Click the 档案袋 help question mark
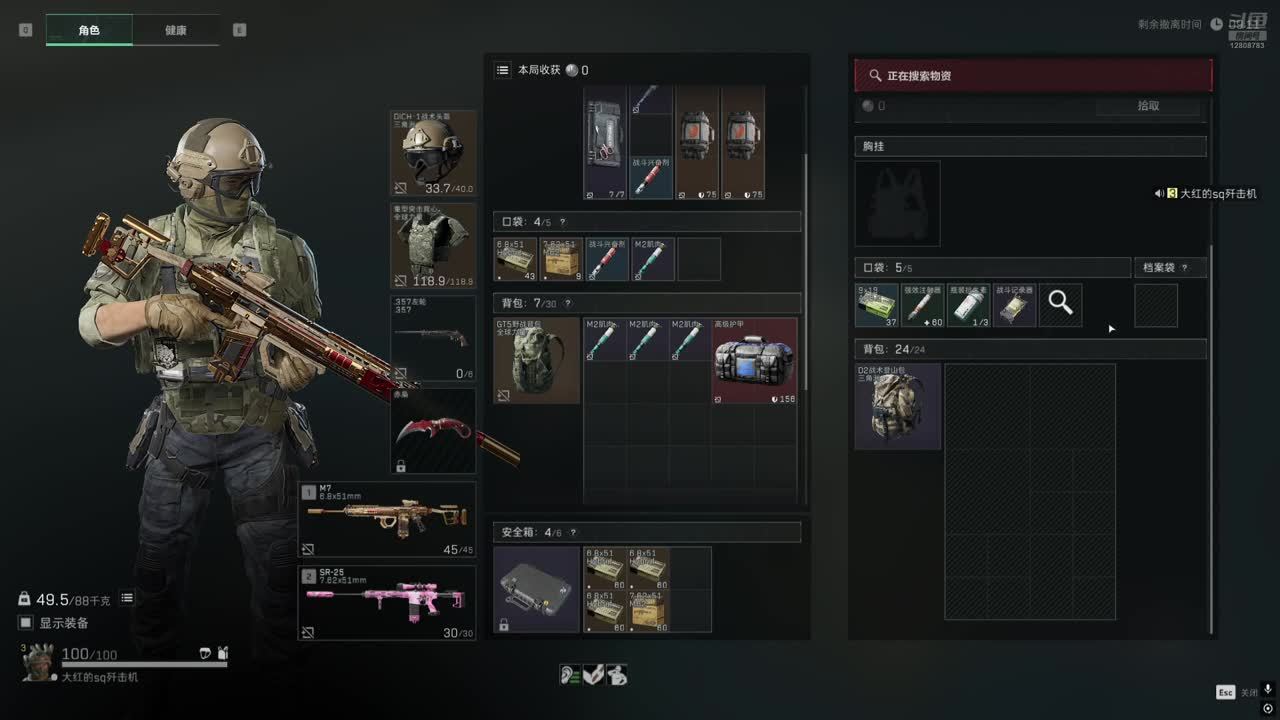Screen dimensions: 1280x720 click(1185, 268)
